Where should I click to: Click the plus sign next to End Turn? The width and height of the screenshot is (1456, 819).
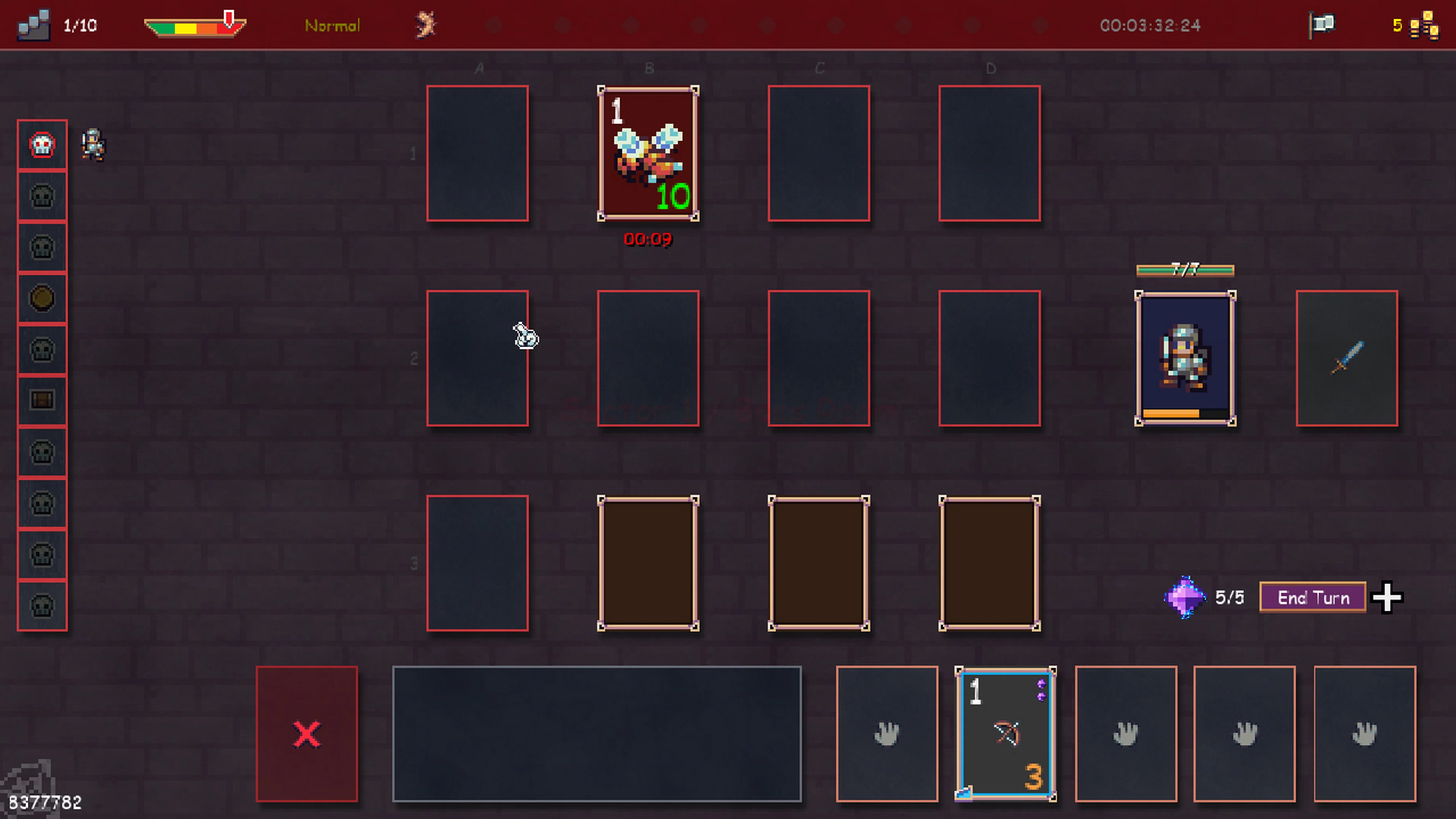pyautogui.click(x=1388, y=598)
